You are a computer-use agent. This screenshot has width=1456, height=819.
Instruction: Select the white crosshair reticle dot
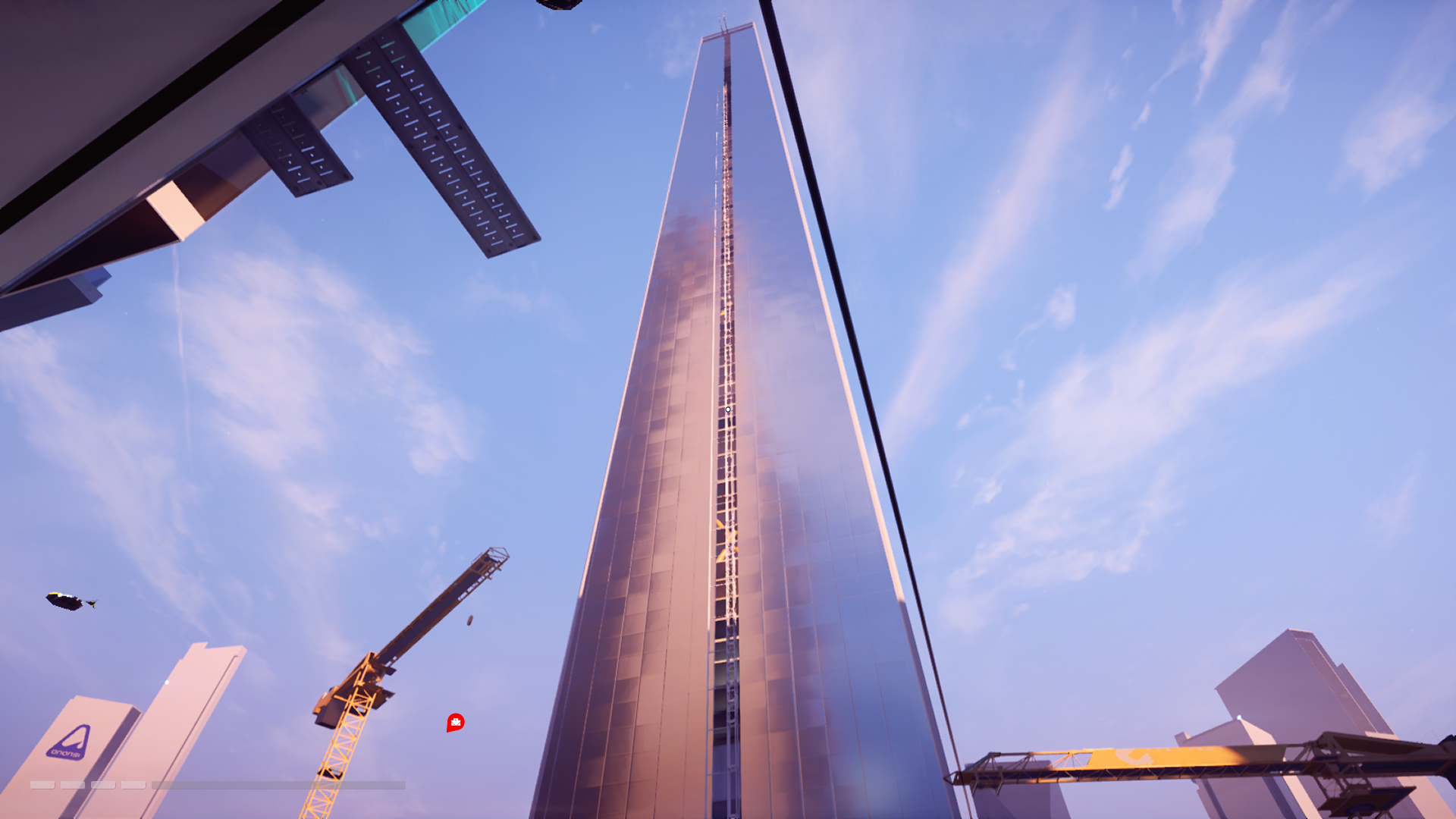pyautogui.click(x=727, y=409)
